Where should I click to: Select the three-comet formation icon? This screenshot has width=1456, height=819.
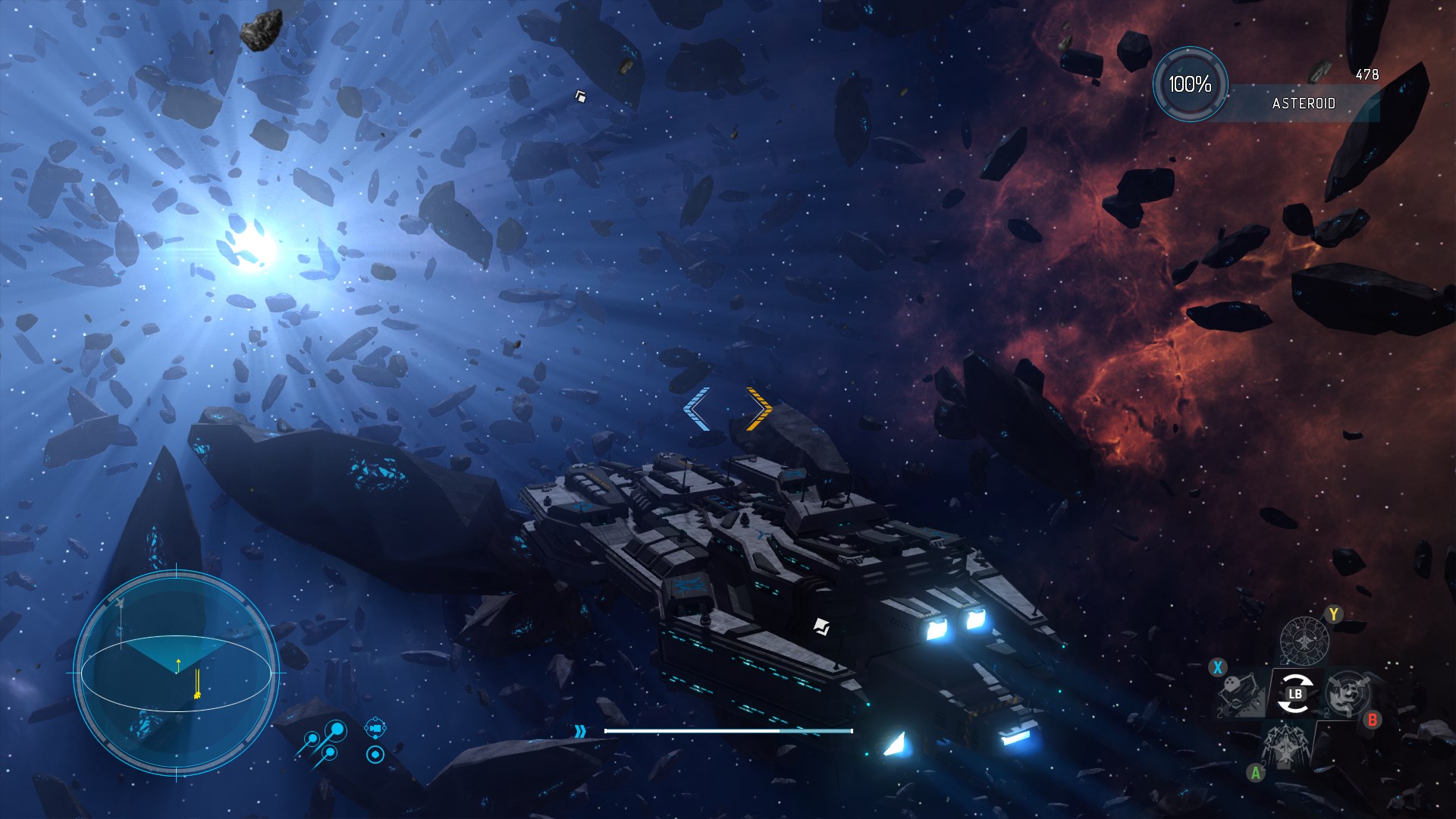click(323, 742)
